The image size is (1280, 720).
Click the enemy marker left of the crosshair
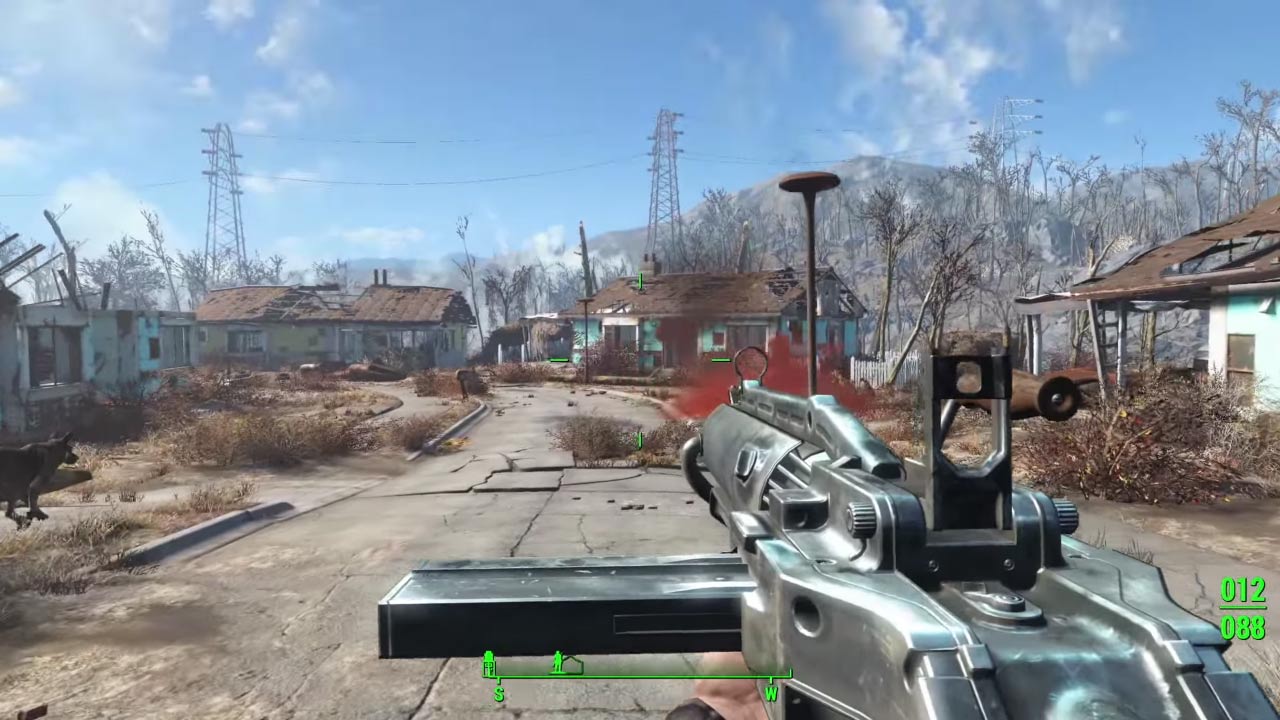558,359
